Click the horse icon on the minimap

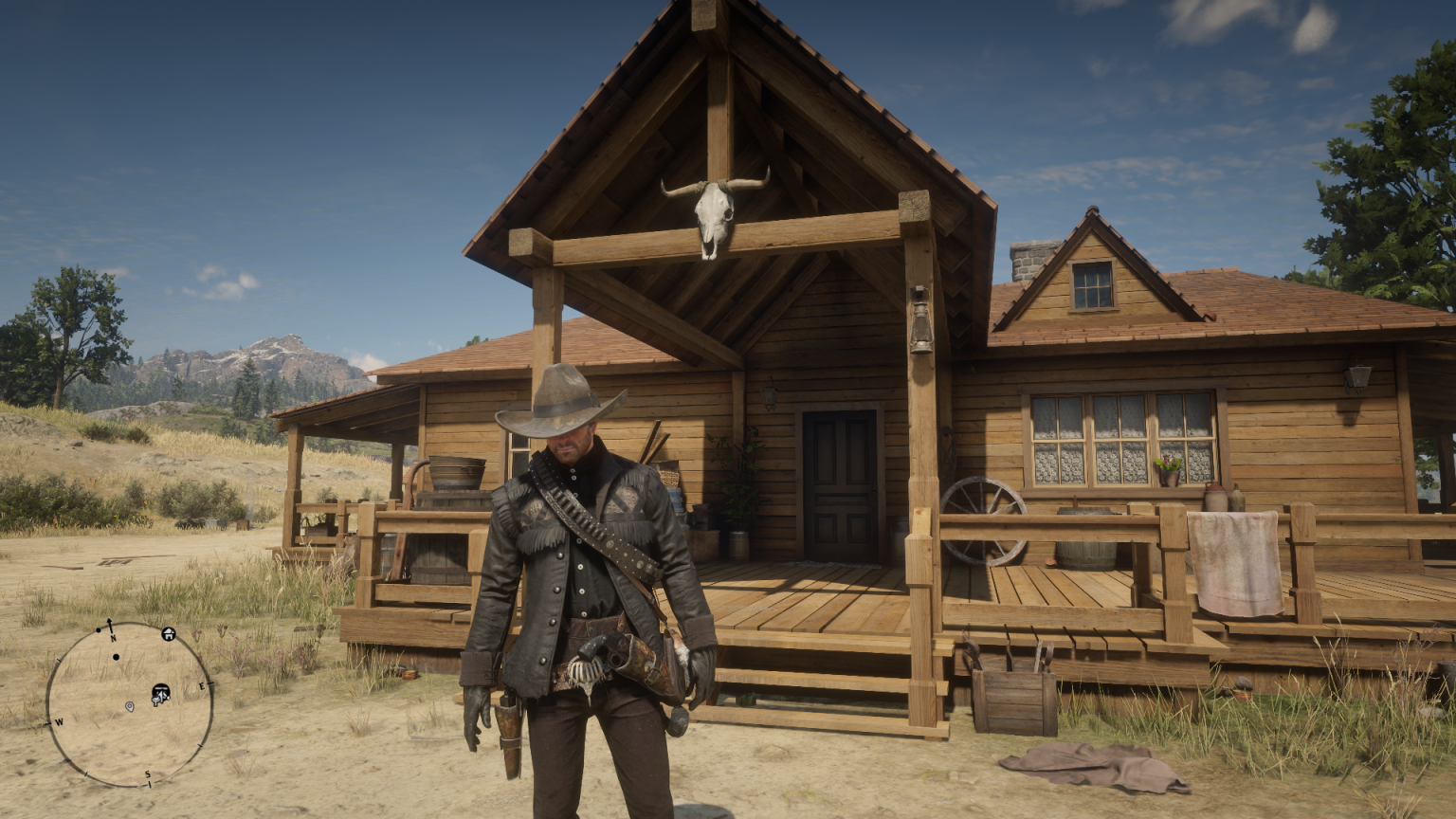(161, 694)
